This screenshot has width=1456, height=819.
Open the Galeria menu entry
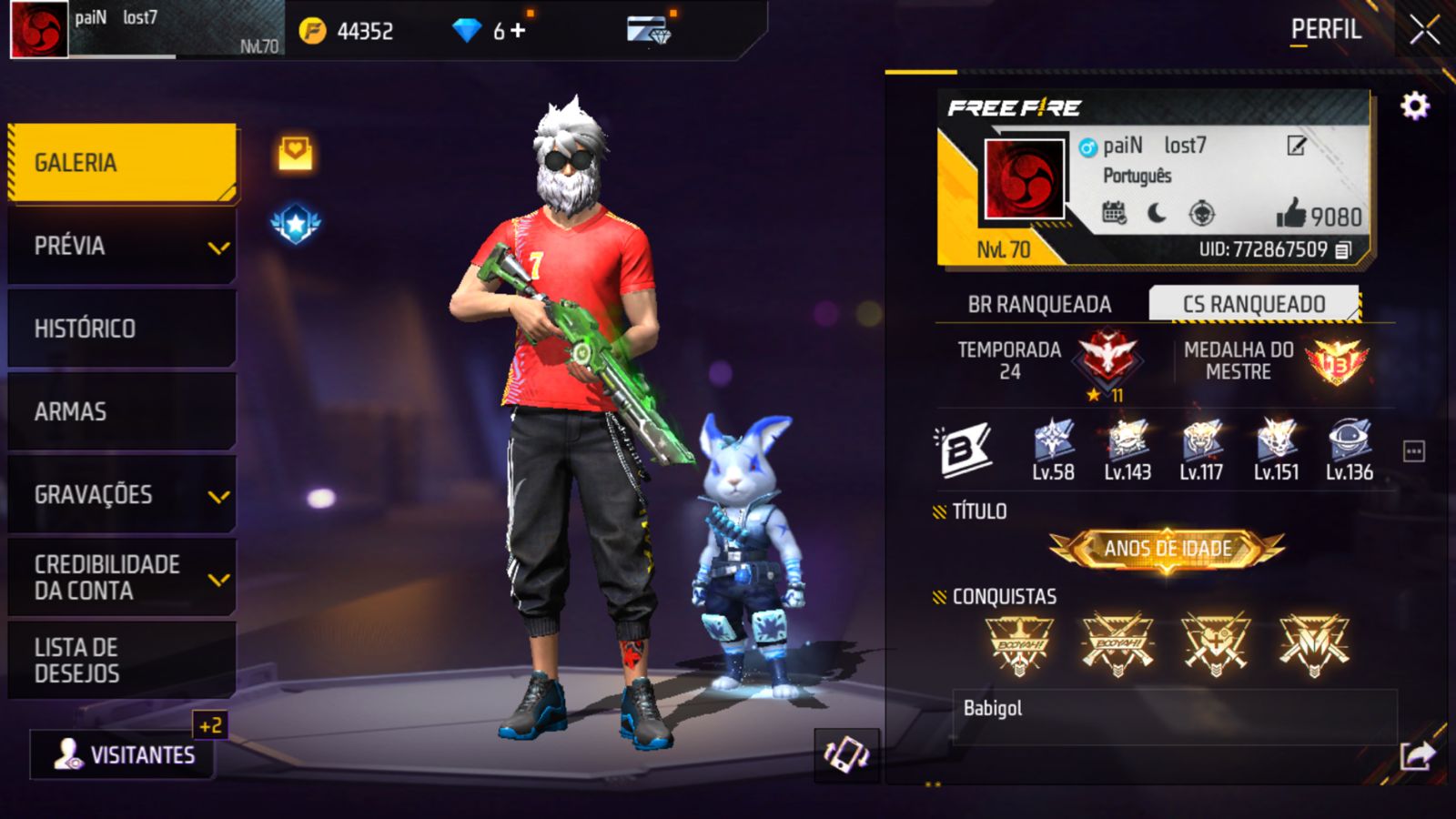click(x=122, y=163)
